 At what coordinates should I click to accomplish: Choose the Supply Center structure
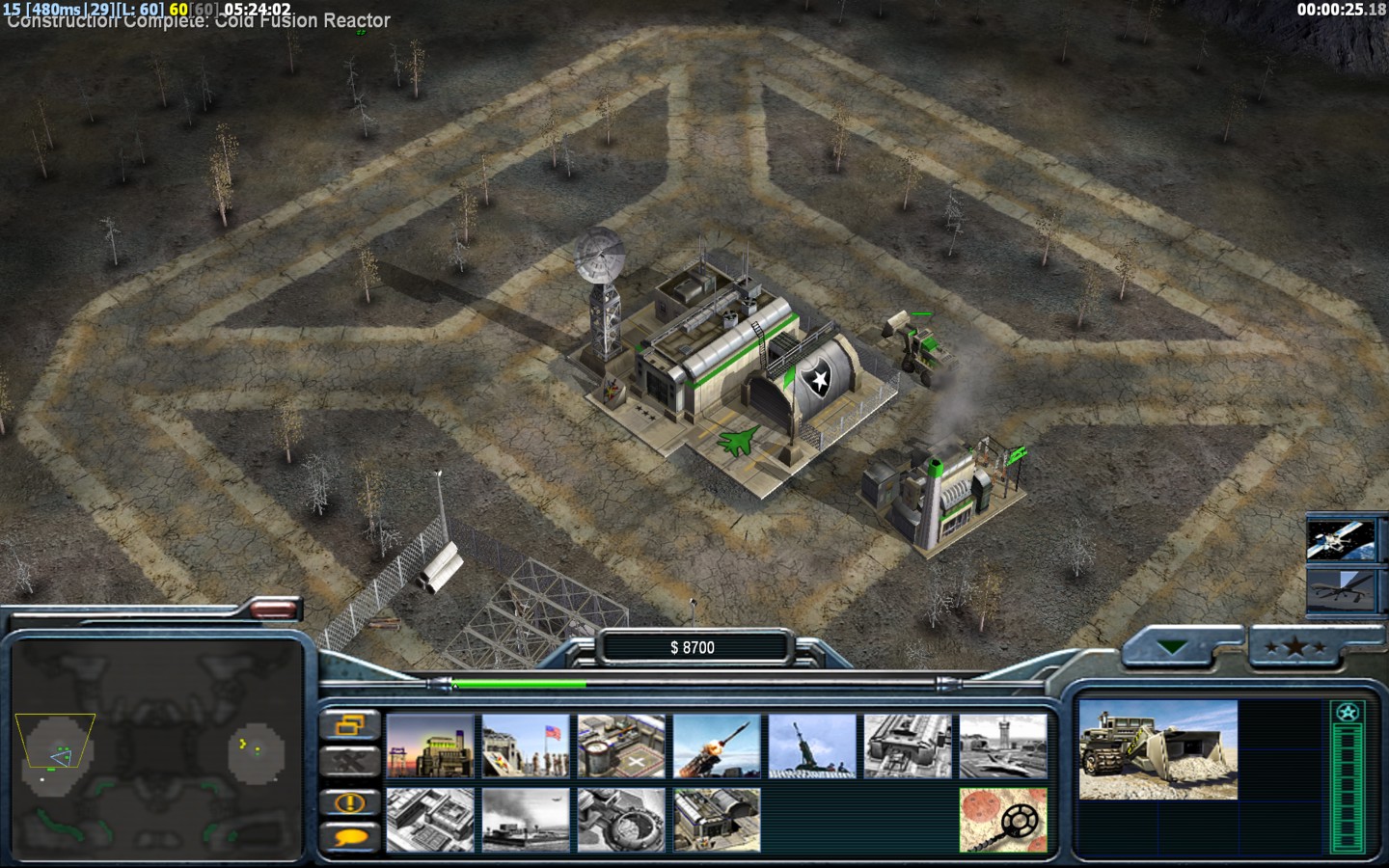[621, 746]
